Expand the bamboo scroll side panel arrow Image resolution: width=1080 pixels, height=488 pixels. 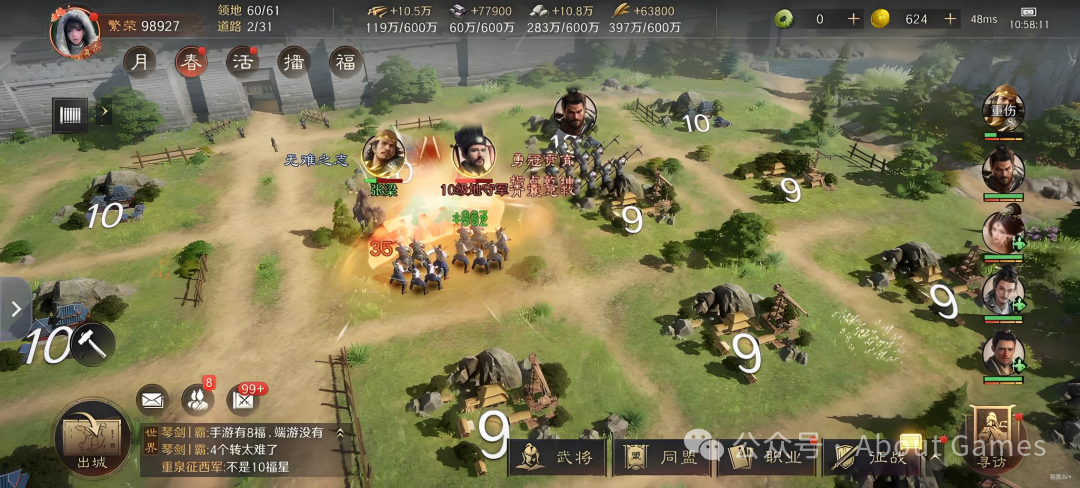104,113
